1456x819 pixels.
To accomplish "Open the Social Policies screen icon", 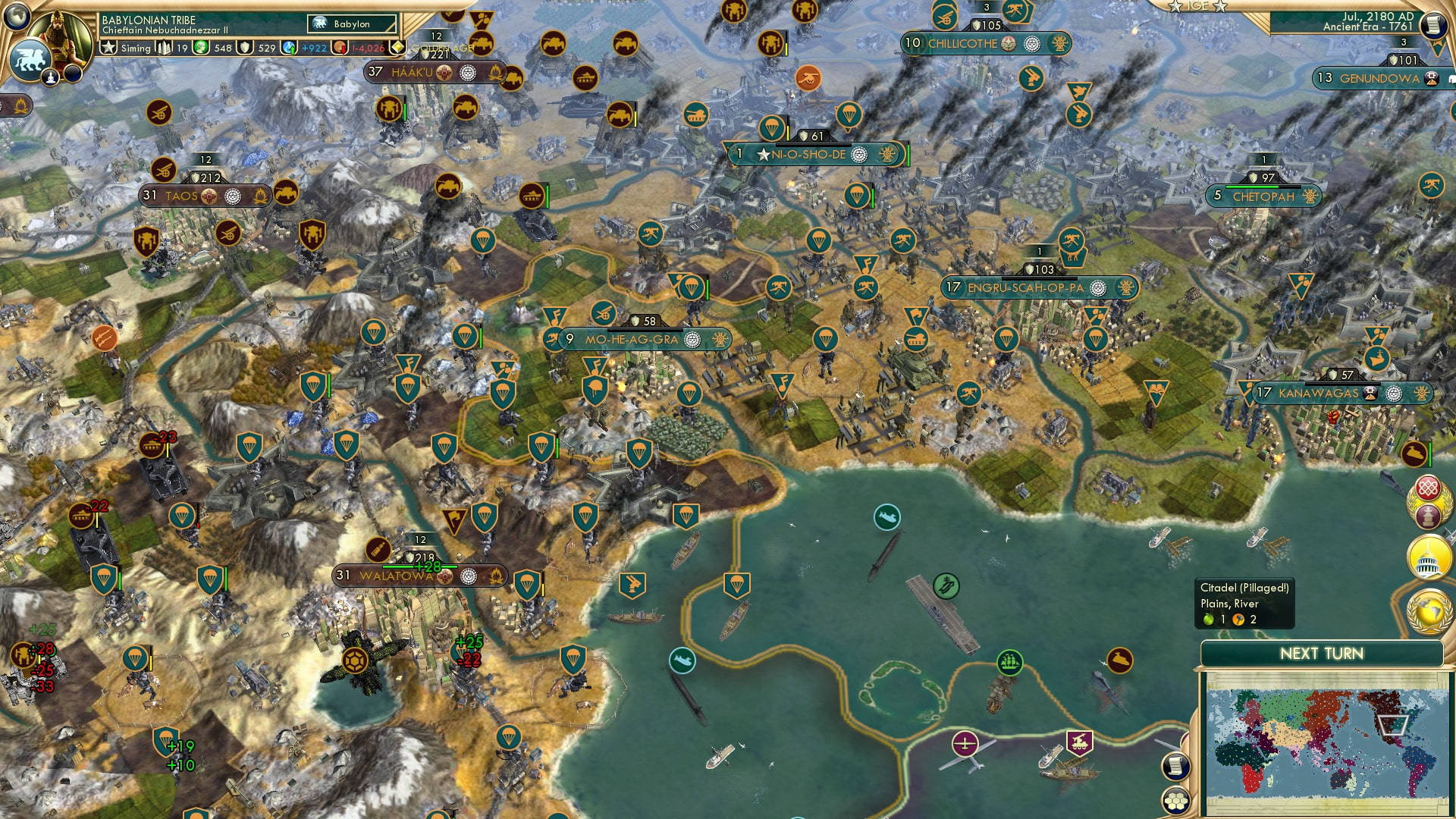I will [1429, 488].
